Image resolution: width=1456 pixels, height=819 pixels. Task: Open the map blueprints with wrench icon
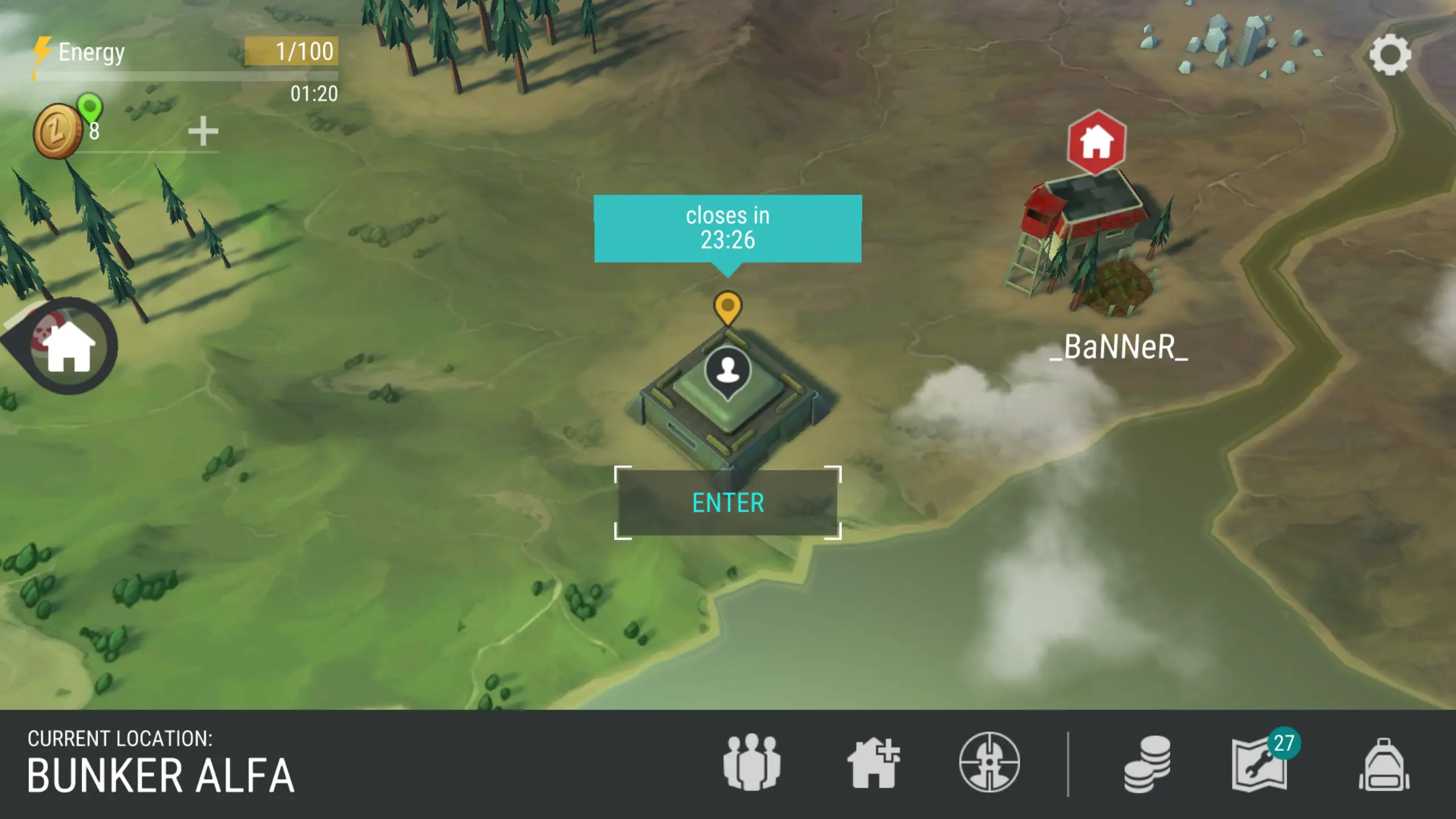coord(1260,764)
